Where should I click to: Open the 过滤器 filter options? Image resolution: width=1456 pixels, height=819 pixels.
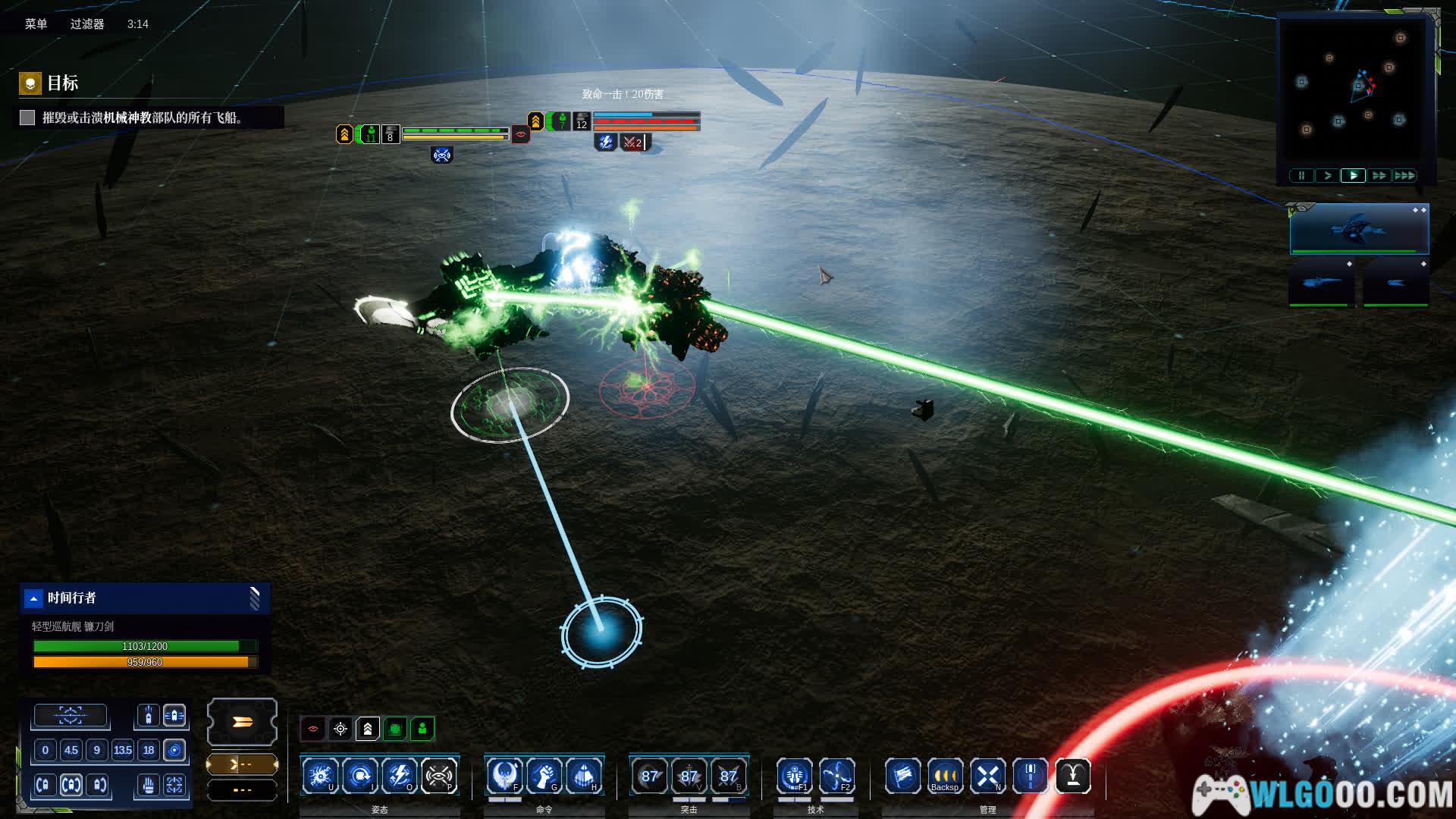pos(87,24)
